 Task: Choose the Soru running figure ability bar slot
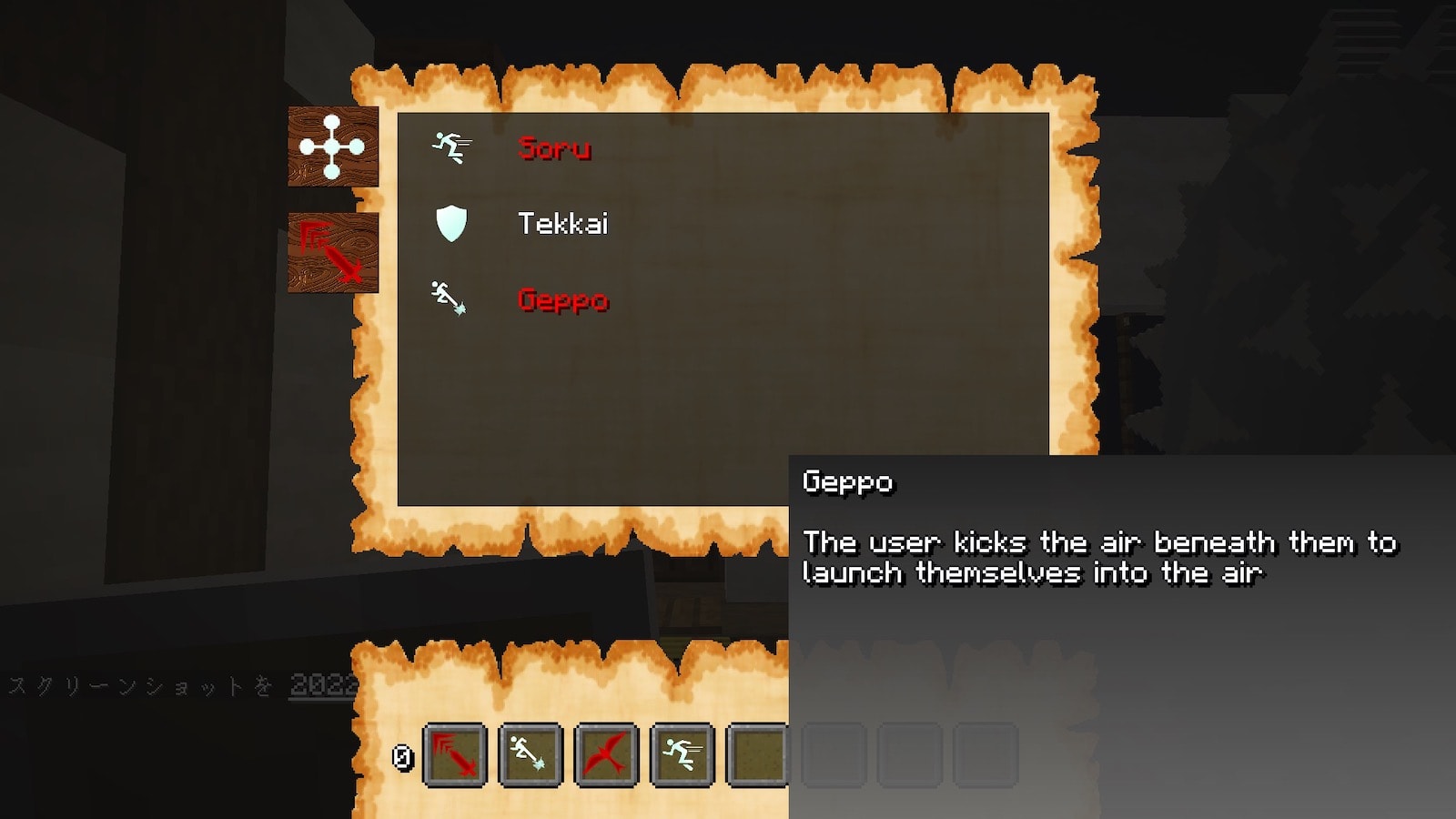[x=682, y=754]
